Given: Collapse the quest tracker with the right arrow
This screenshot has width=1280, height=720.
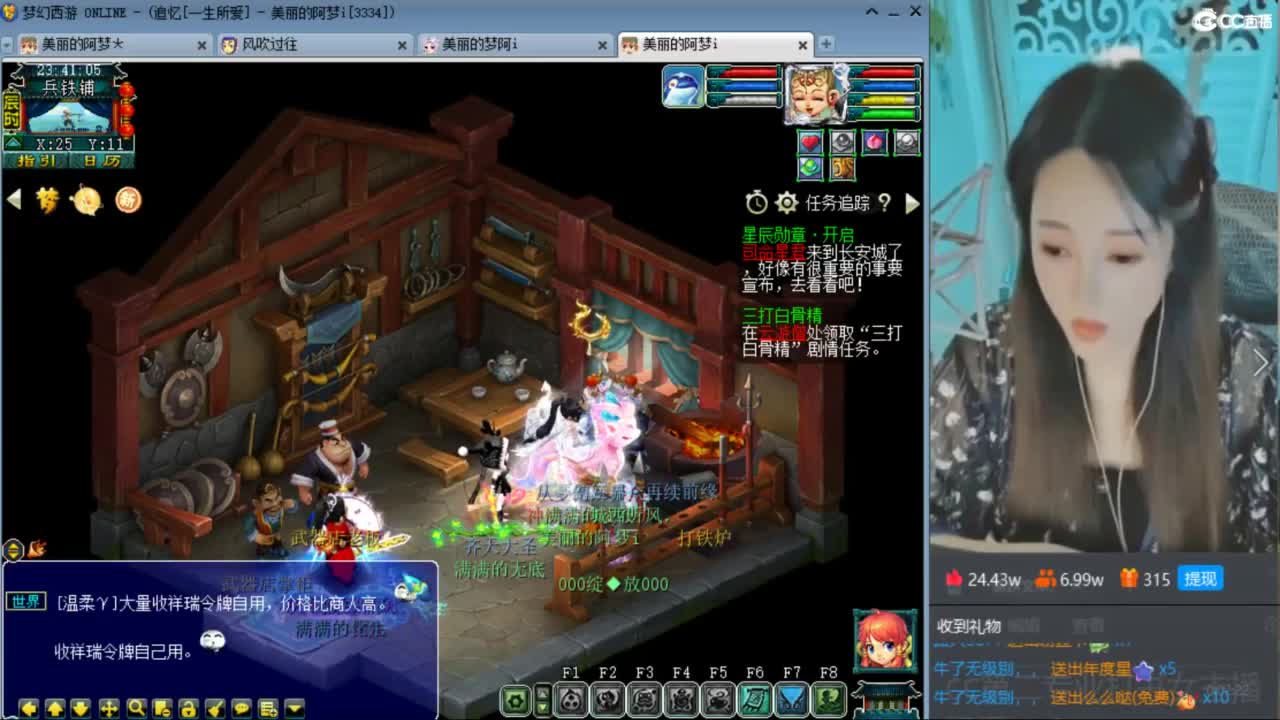Looking at the screenshot, I should (x=913, y=203).
